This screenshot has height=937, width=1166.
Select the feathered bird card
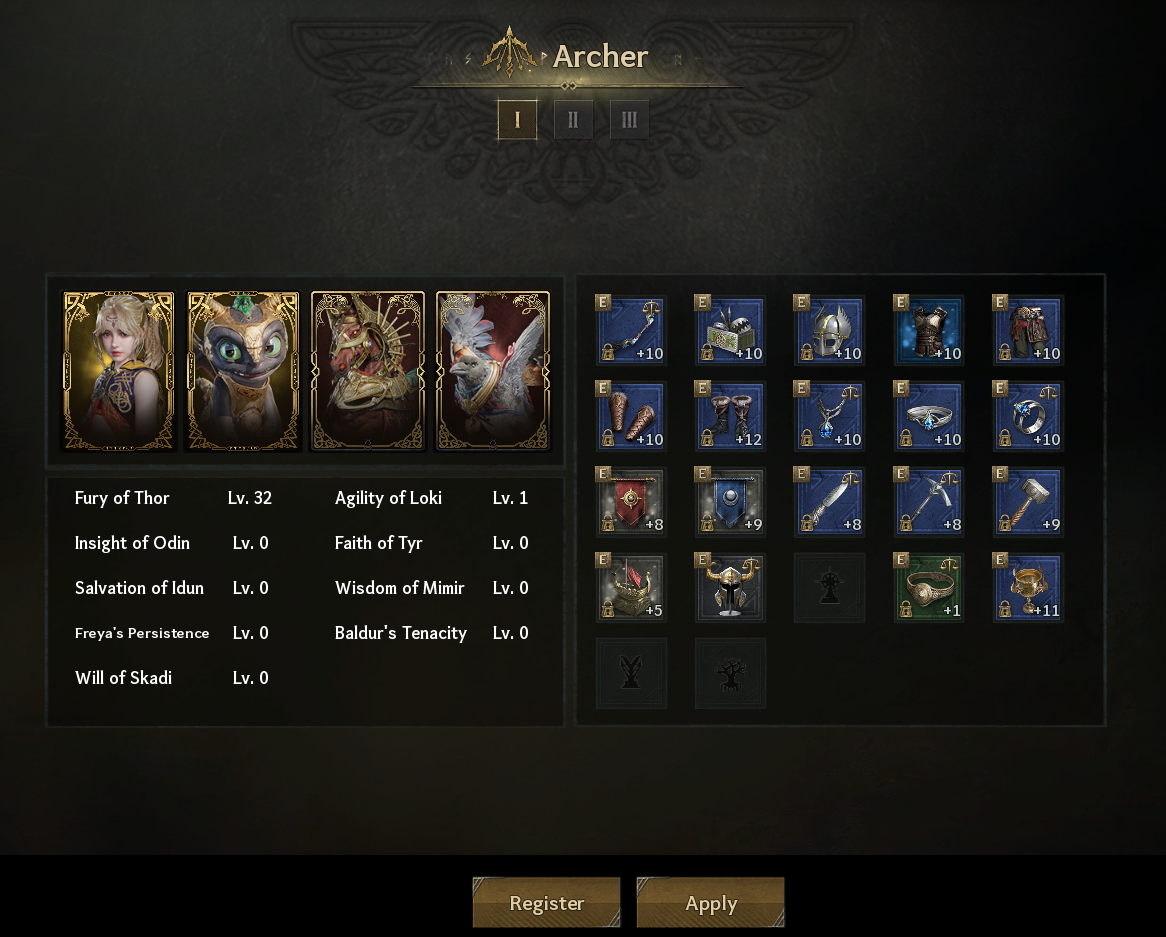pos(492,371)
